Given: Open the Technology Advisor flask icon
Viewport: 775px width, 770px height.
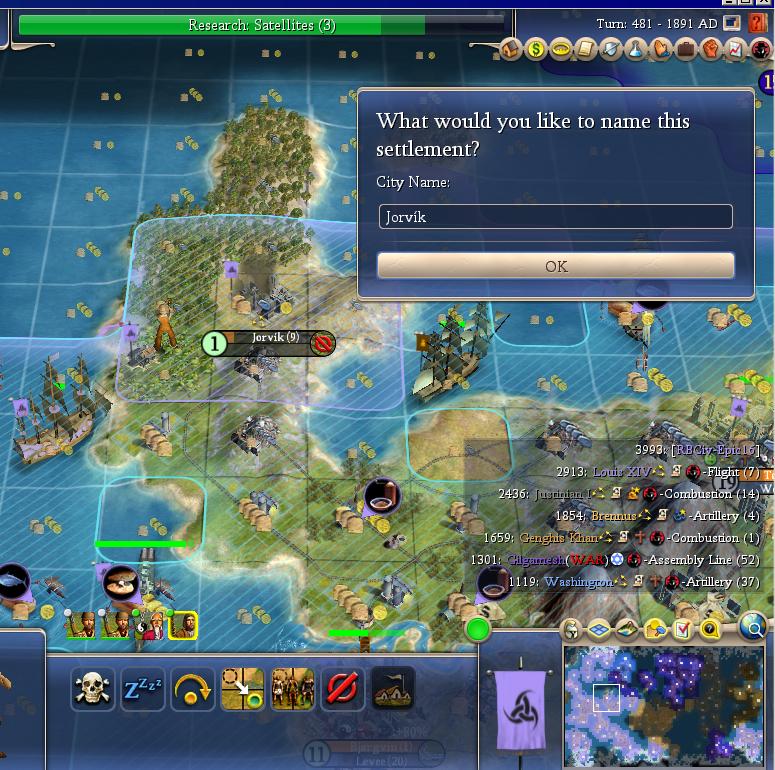Looking at the screenshot, I should point(635,48).
